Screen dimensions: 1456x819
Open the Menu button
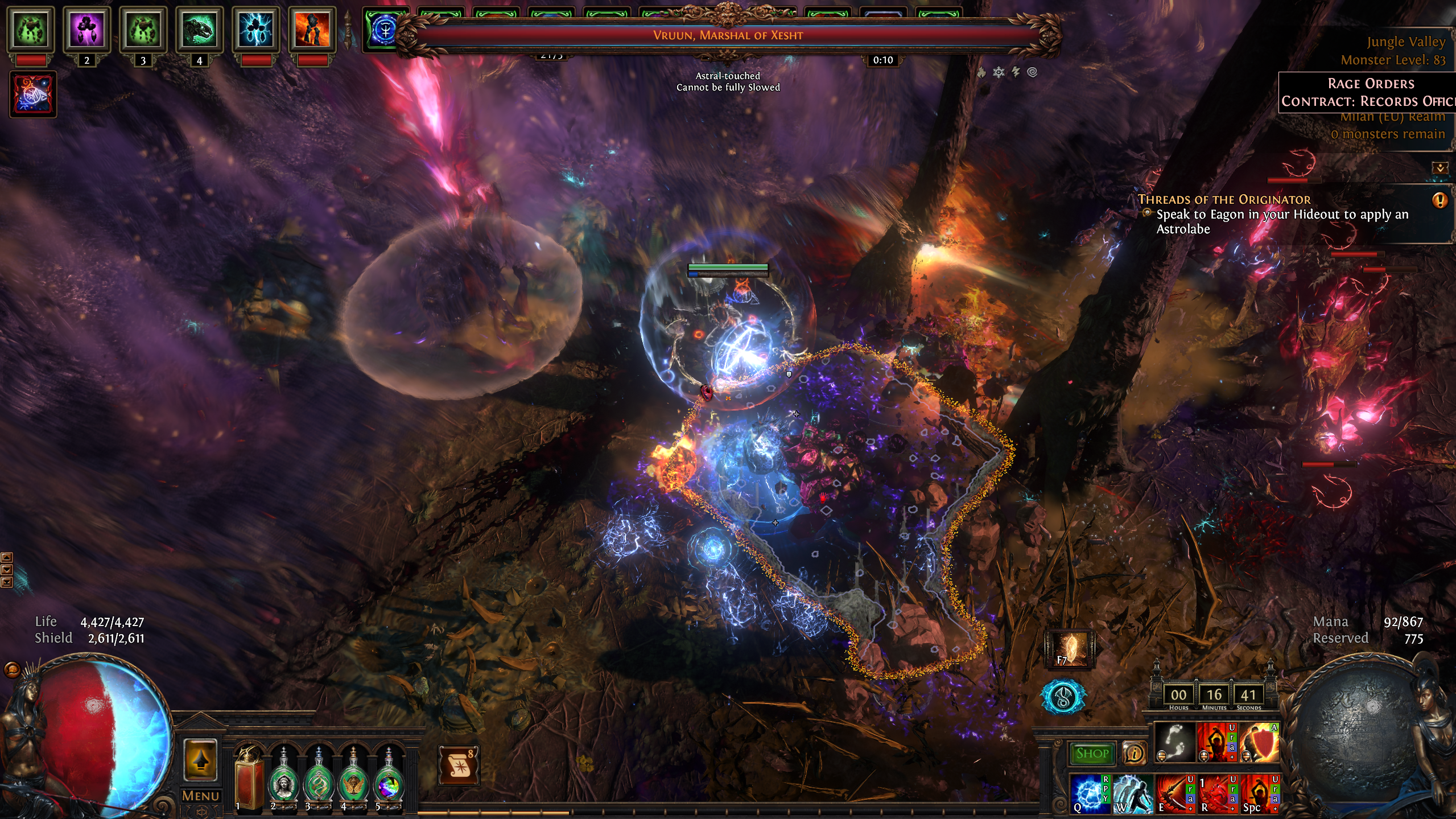200,796
